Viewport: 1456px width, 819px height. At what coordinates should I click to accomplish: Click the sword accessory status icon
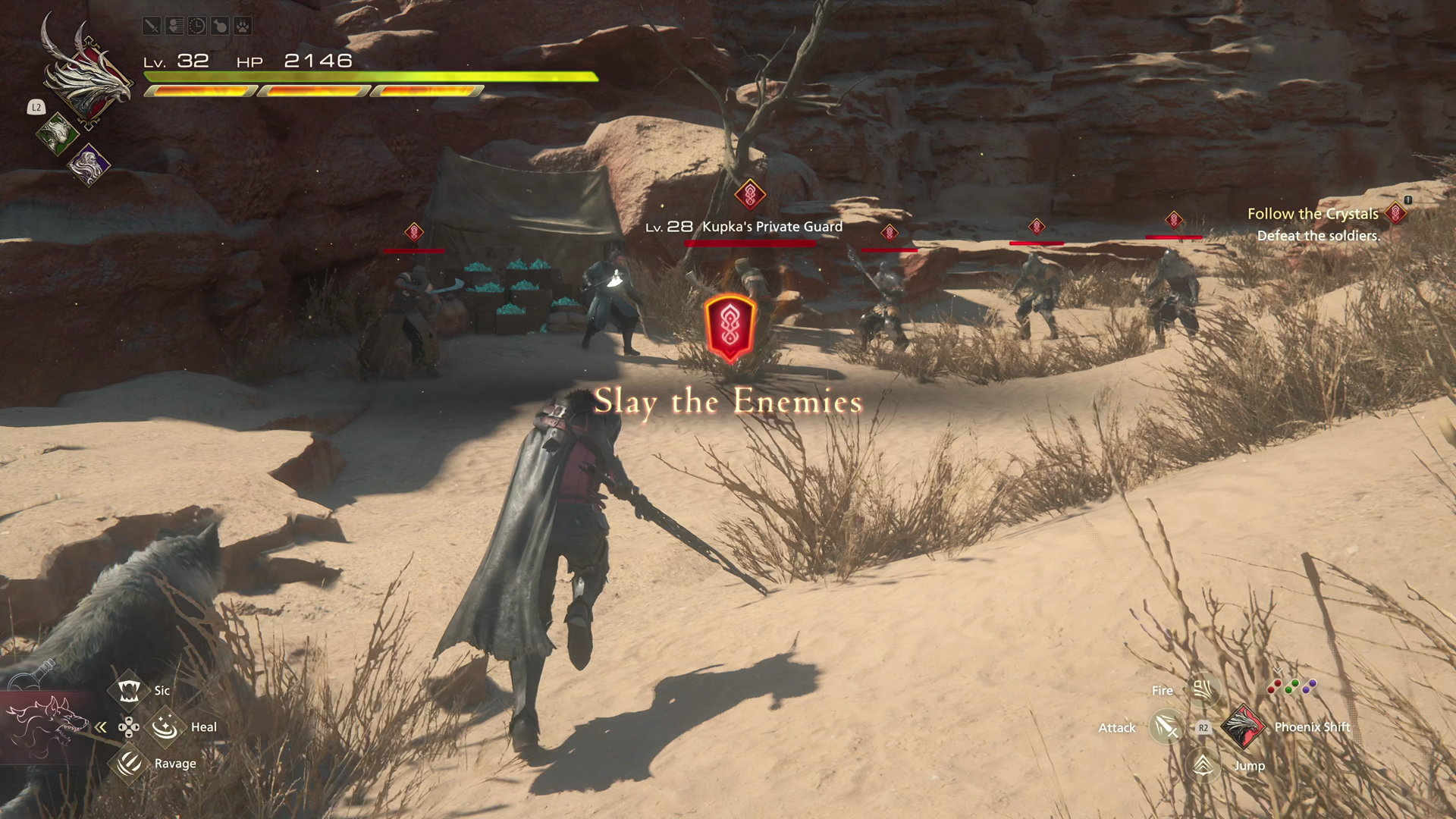tap(152, 27)
